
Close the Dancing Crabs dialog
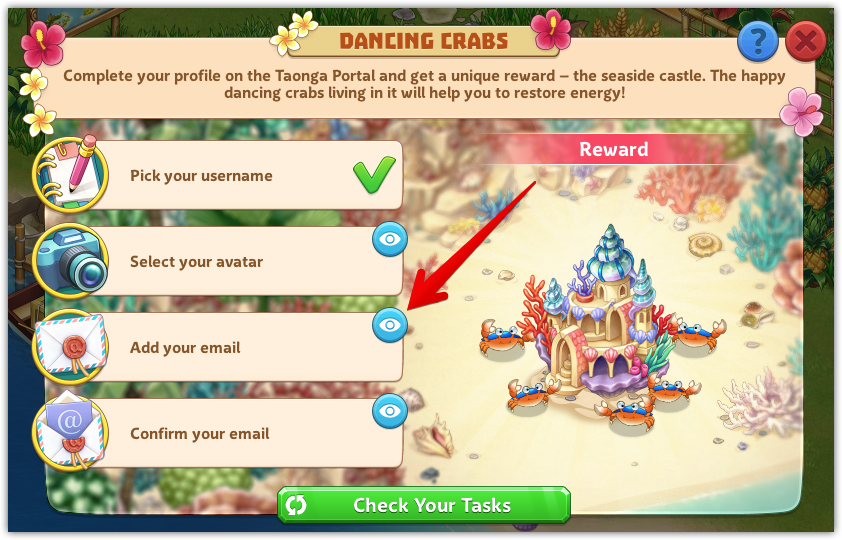tap(805, 42)
